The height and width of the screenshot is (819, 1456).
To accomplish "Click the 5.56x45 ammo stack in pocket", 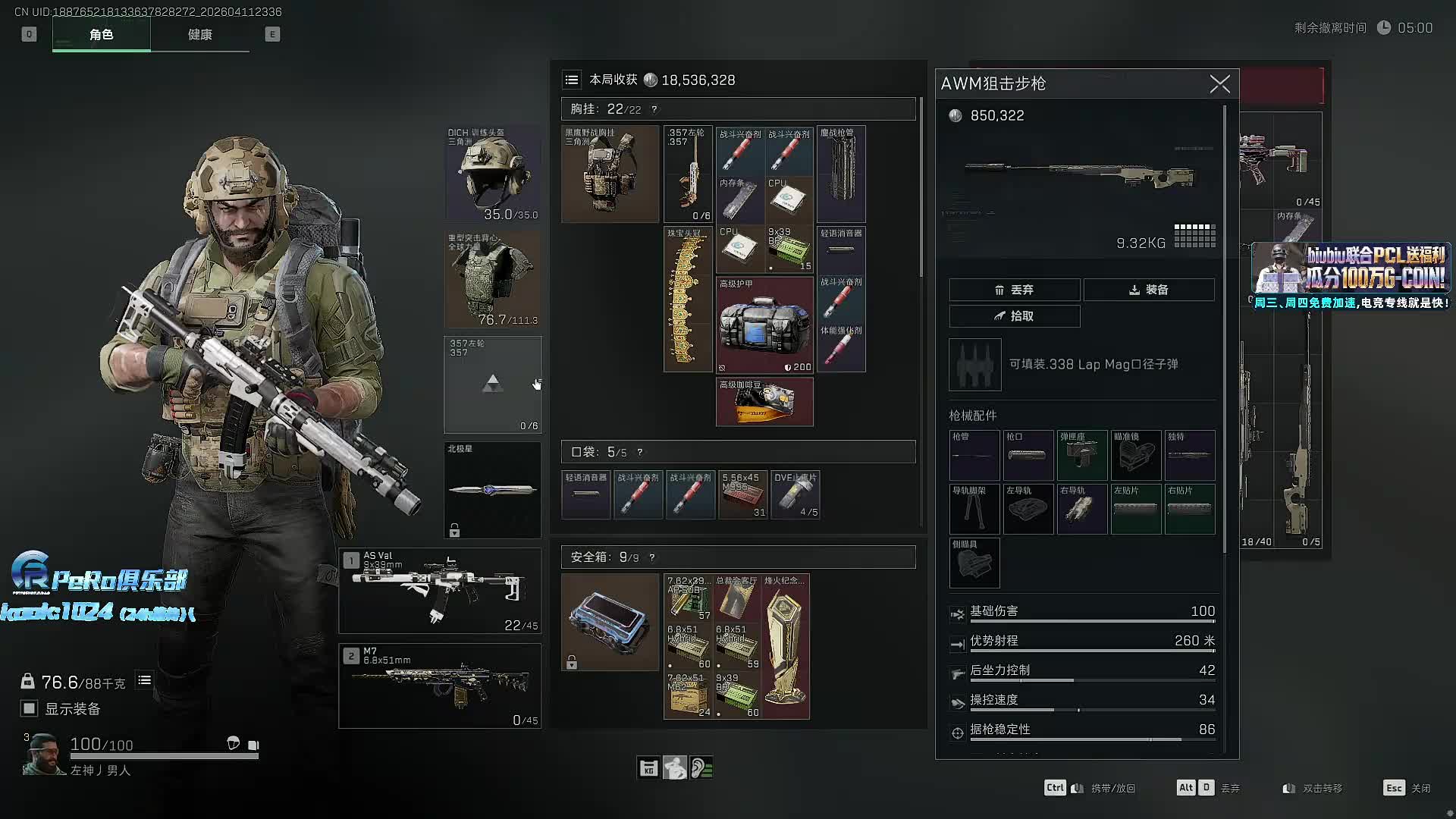I will click(x=743, y=495).
